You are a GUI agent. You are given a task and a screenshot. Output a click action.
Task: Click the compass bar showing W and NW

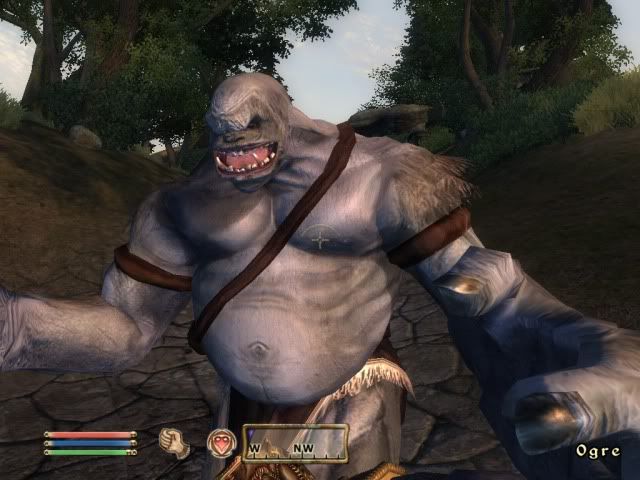296,442
